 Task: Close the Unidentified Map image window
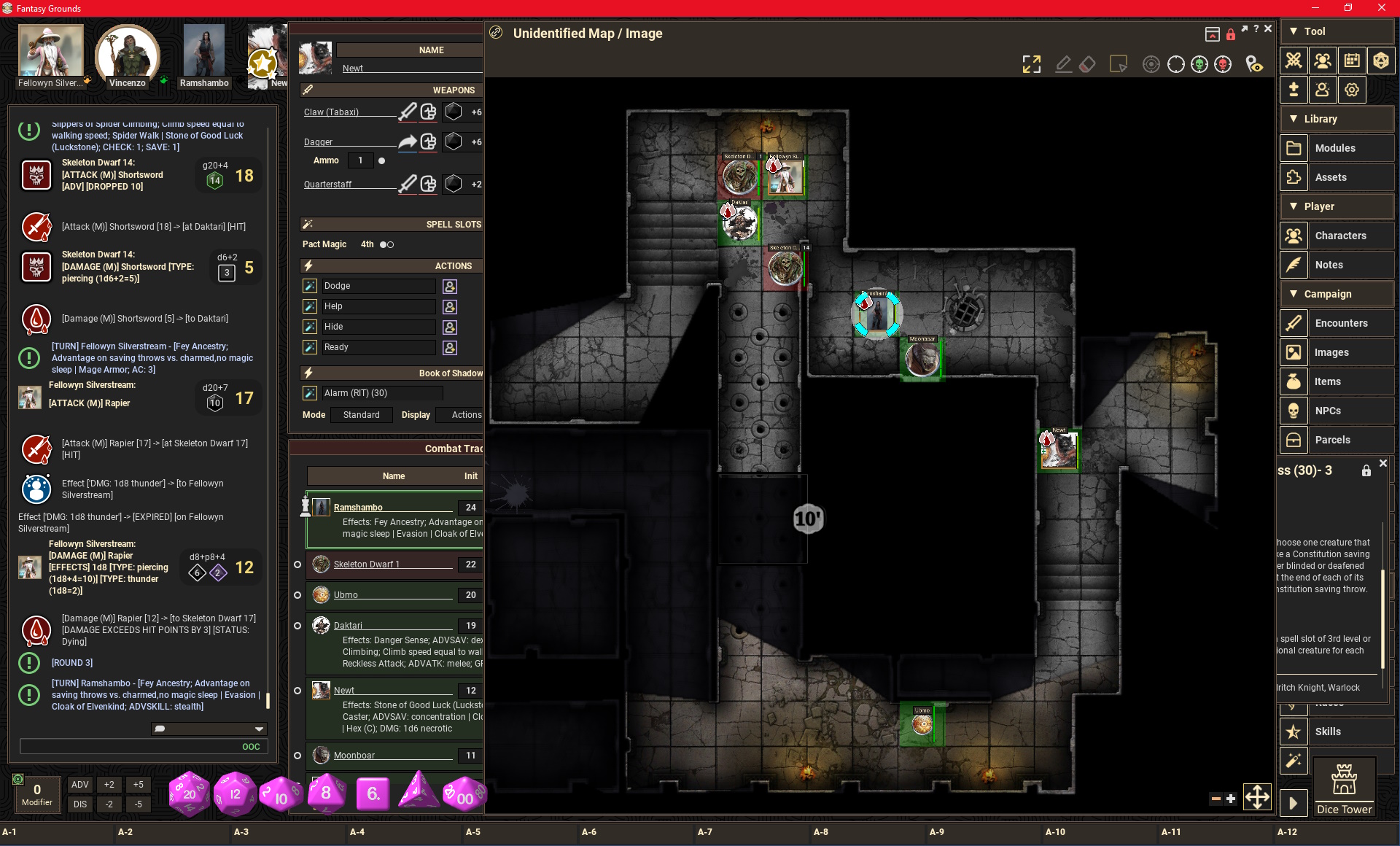tap(1268, 28)
